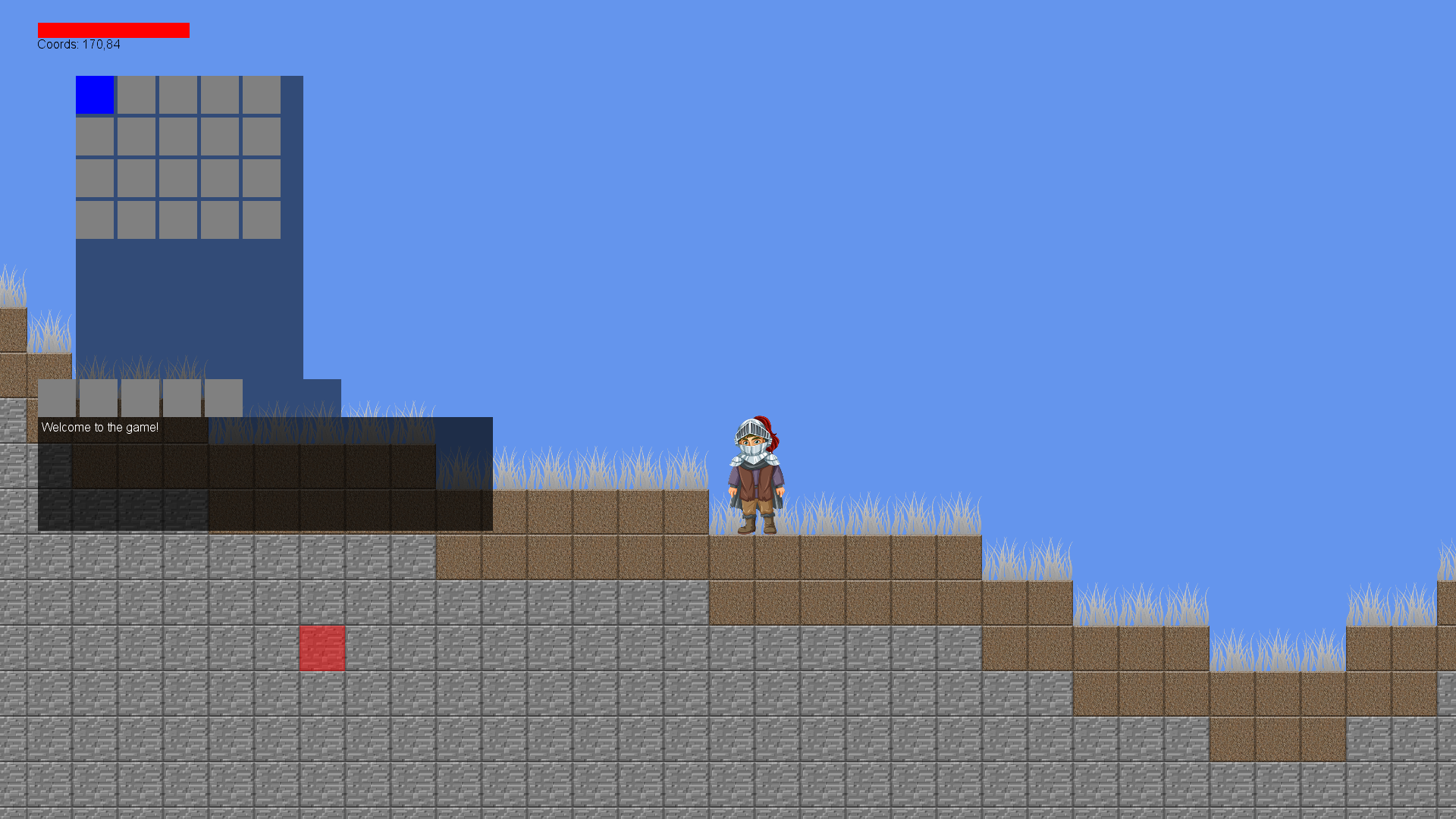Click the Coords 170,84 readout

79,44
